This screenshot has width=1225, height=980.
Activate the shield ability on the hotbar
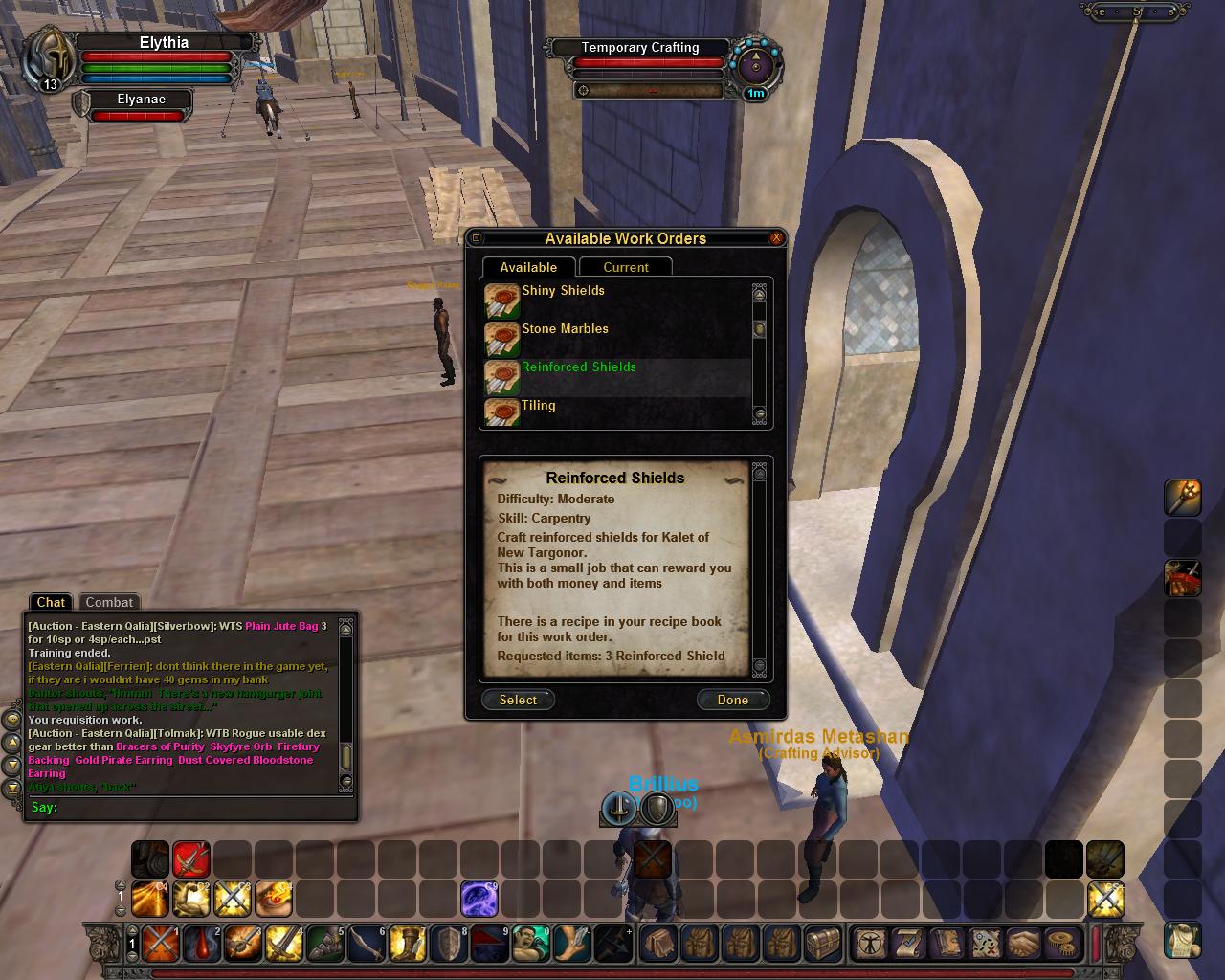click(x=448, y=945)
